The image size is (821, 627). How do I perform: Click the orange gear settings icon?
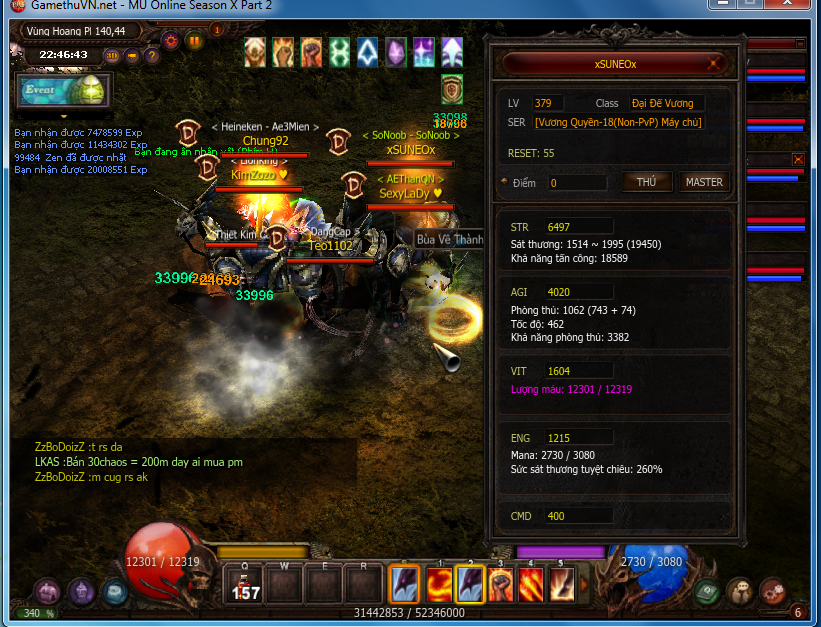click(x=170, y=41)
